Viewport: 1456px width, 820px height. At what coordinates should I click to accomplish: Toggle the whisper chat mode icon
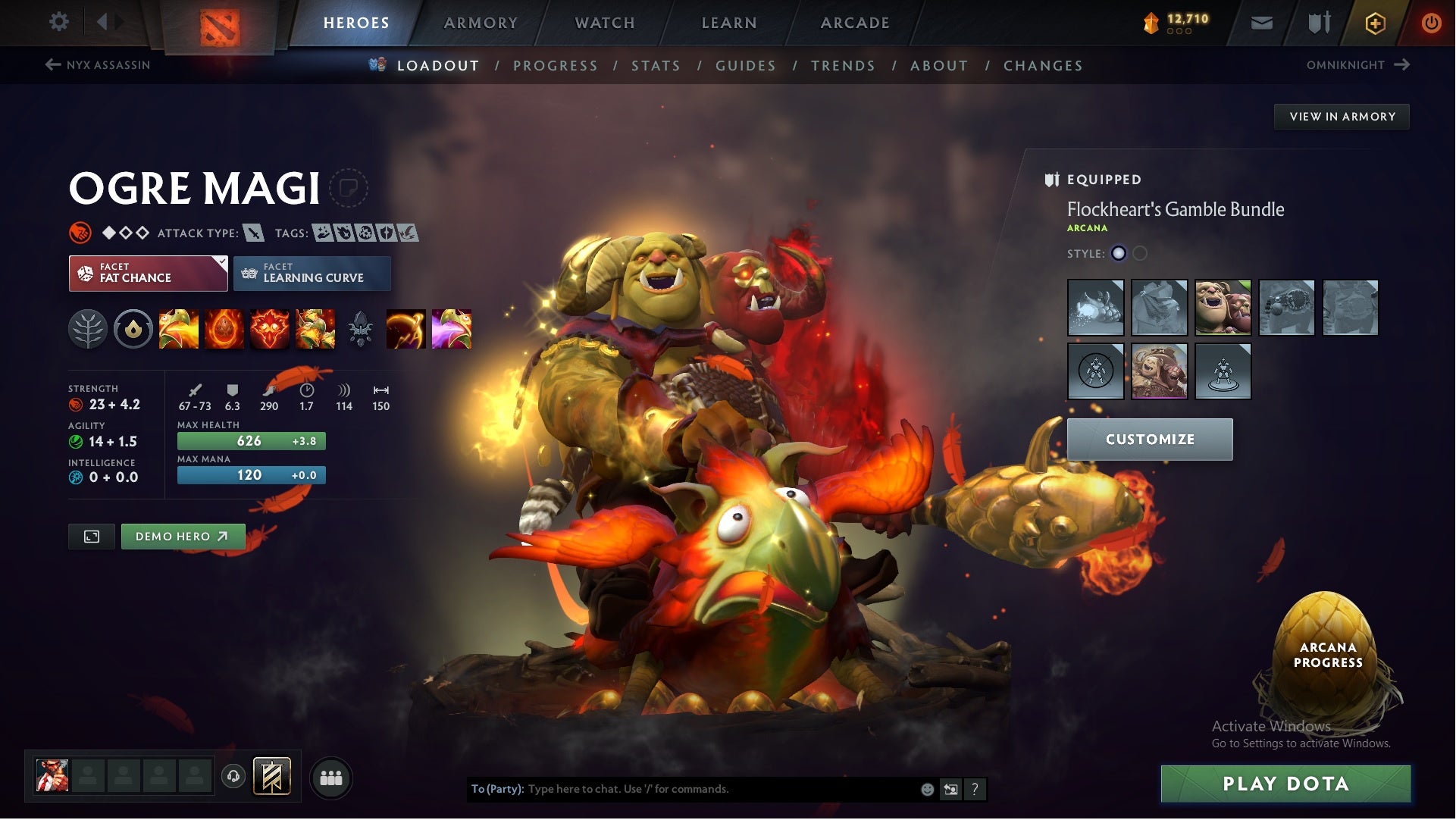pos(950,788)
